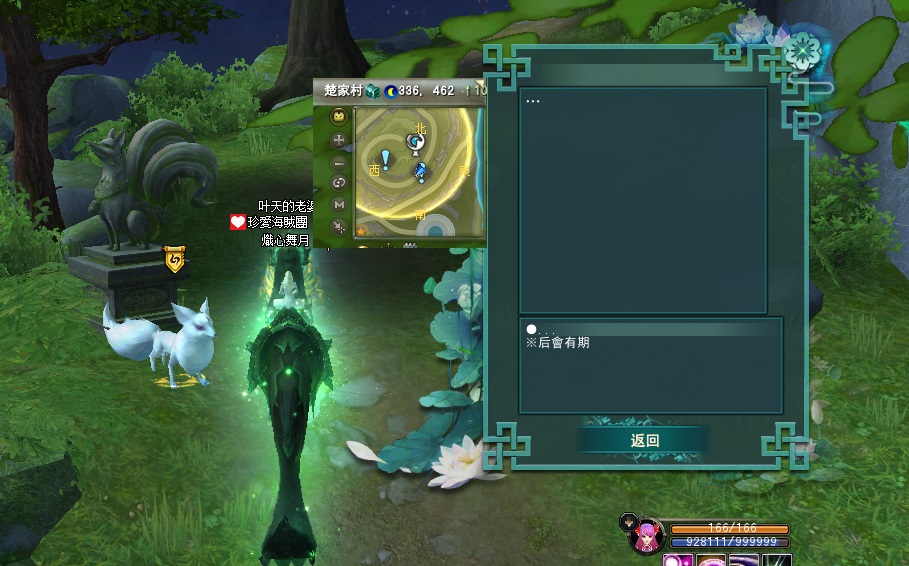Click the circular arrows minimap button

[x=339, y=183]
